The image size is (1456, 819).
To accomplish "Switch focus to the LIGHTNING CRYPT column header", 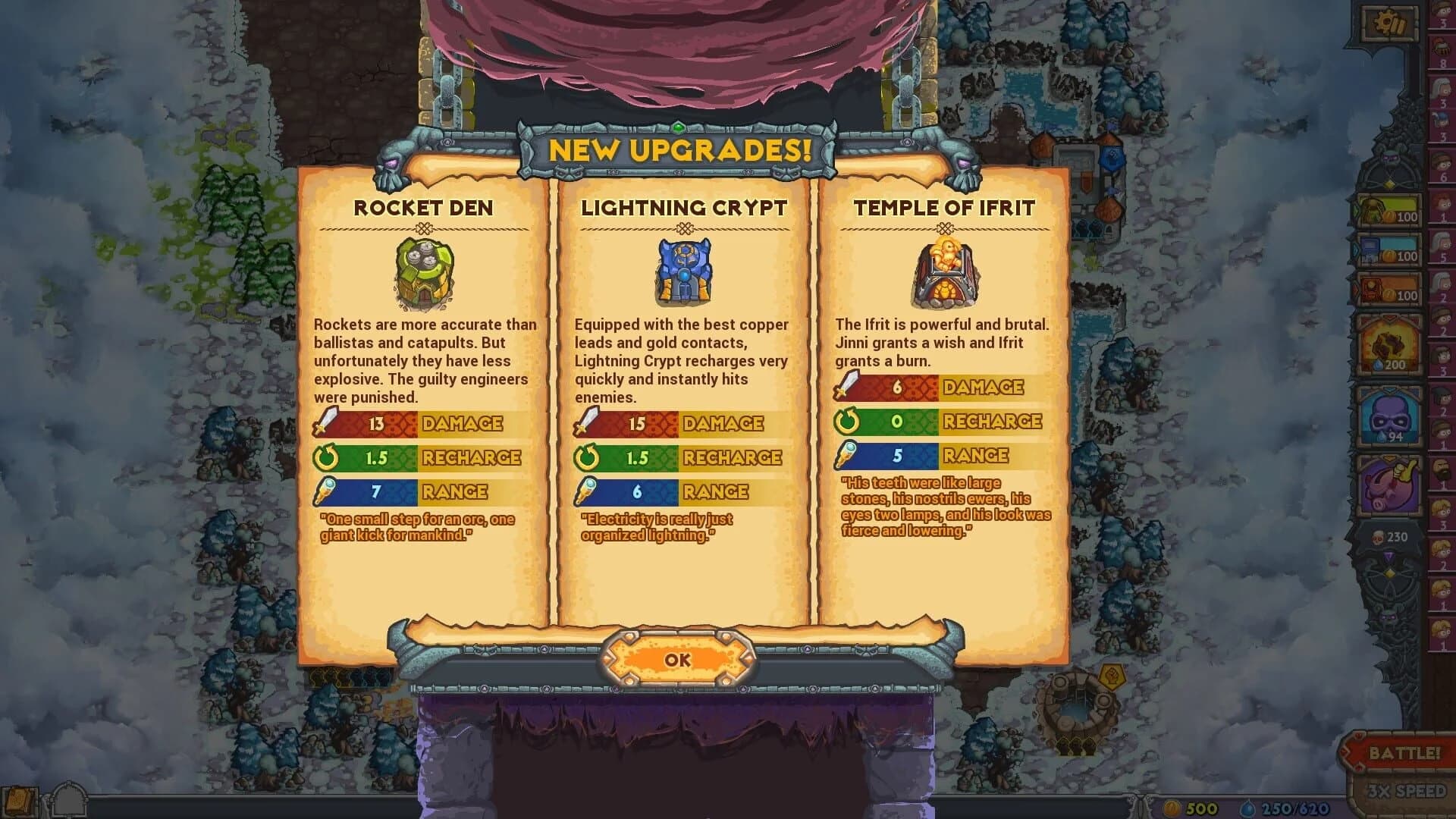I will pos(685,206).
